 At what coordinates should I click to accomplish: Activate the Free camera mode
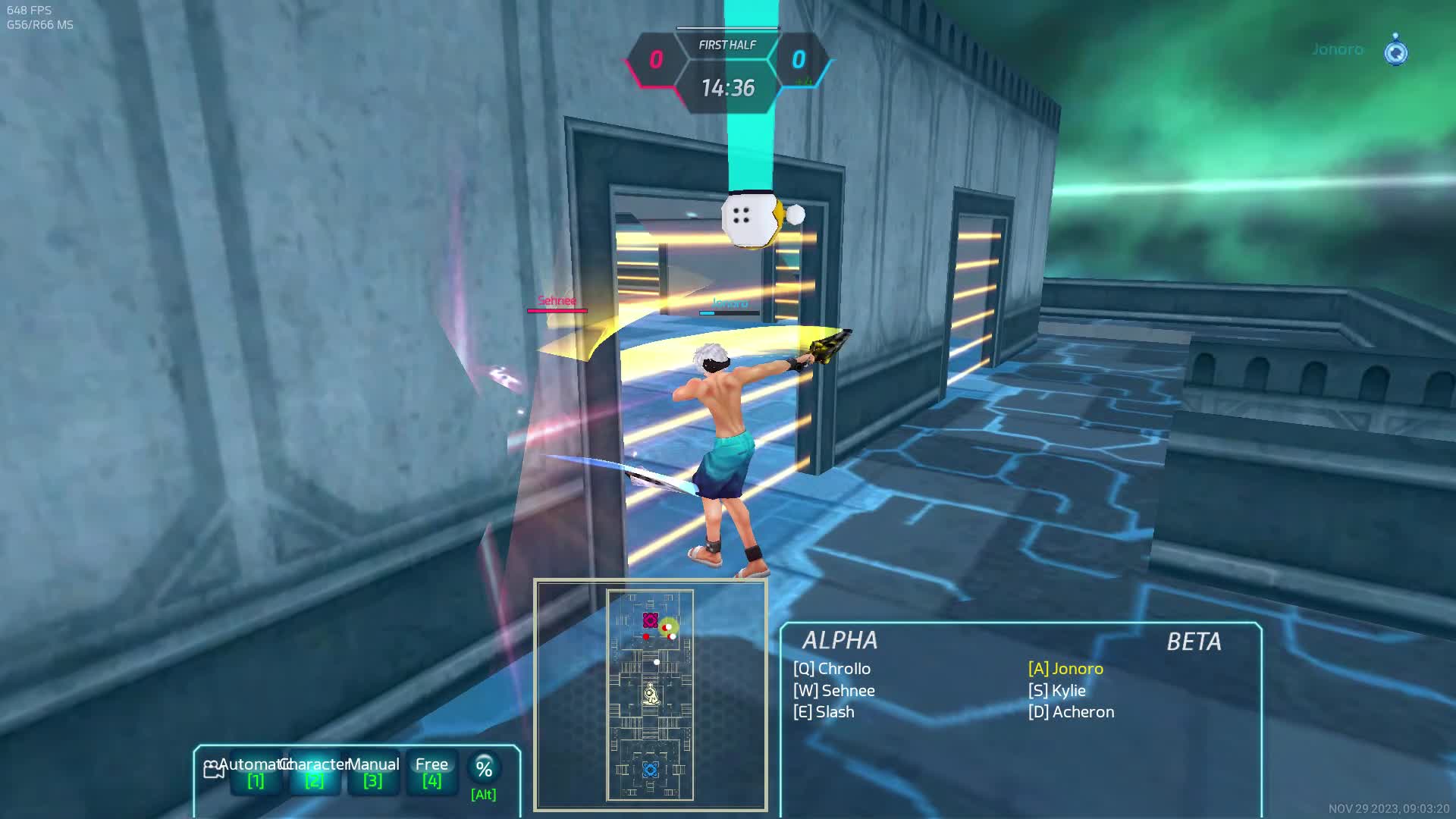[431, 772]
